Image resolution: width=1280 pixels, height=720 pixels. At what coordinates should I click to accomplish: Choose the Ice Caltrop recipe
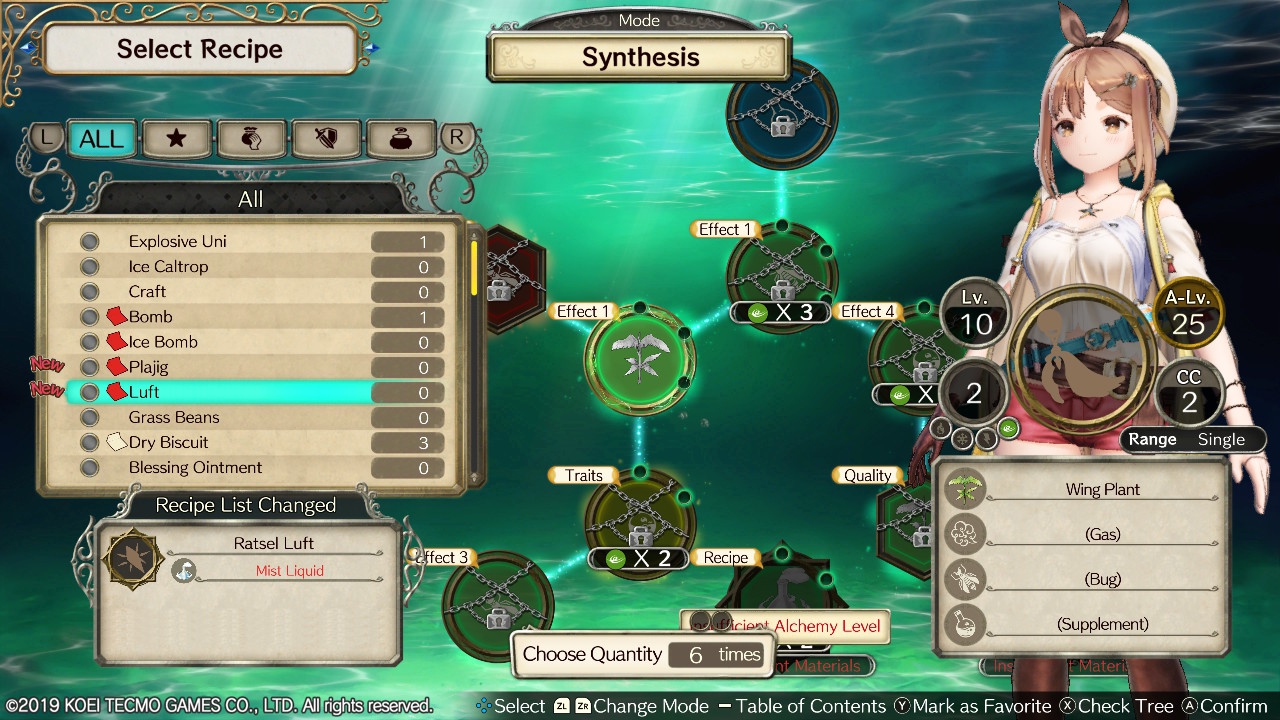point(251,267)
